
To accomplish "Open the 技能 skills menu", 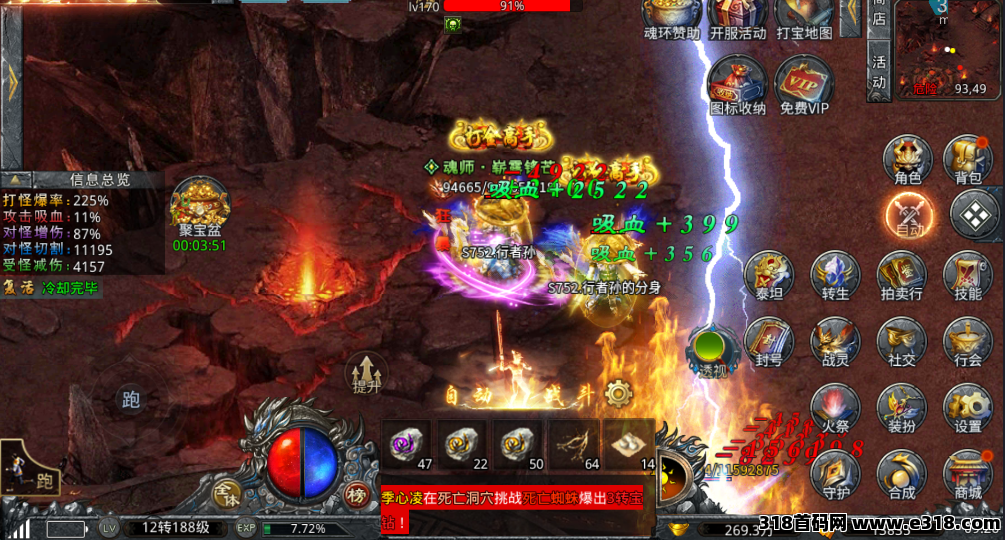I will [968, 274].
